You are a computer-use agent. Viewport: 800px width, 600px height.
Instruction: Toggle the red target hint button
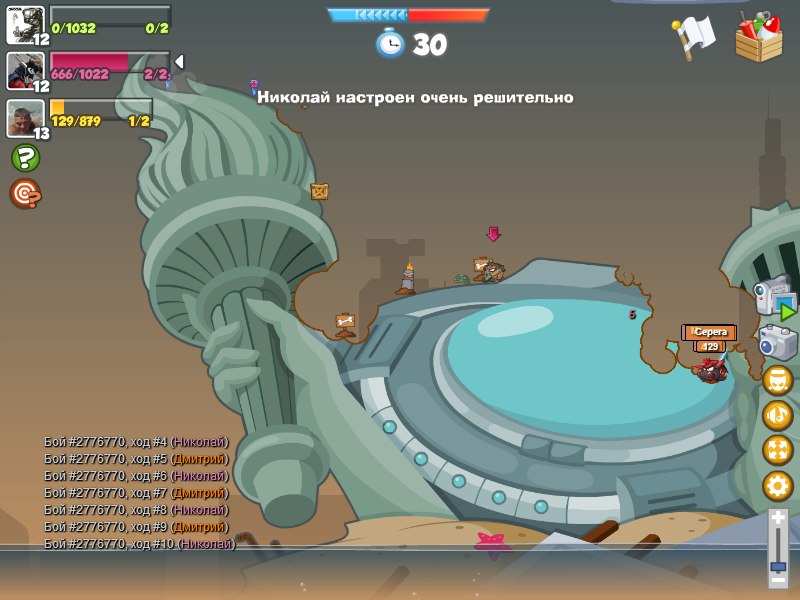click(x=25, y=193)
